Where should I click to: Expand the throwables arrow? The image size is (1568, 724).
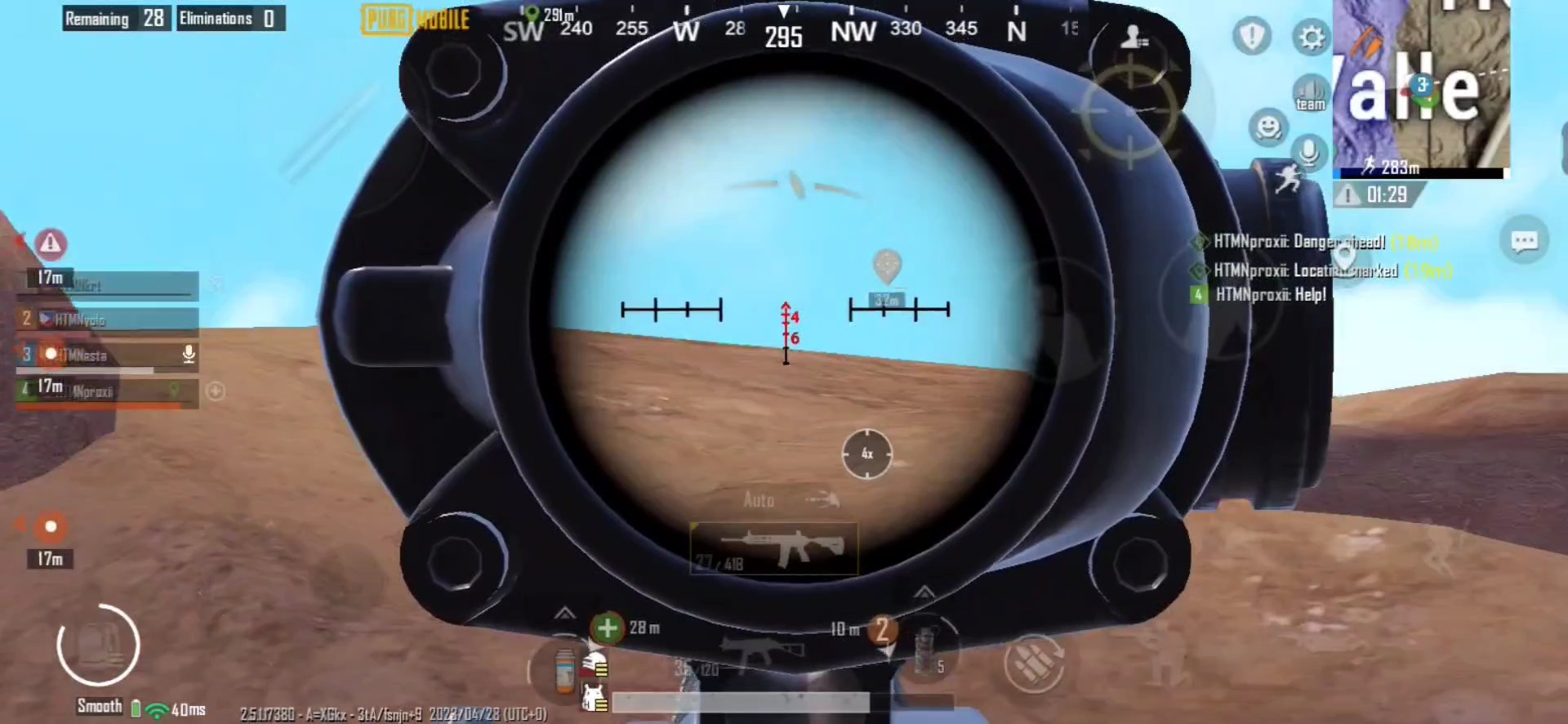[x=924, y=591]
